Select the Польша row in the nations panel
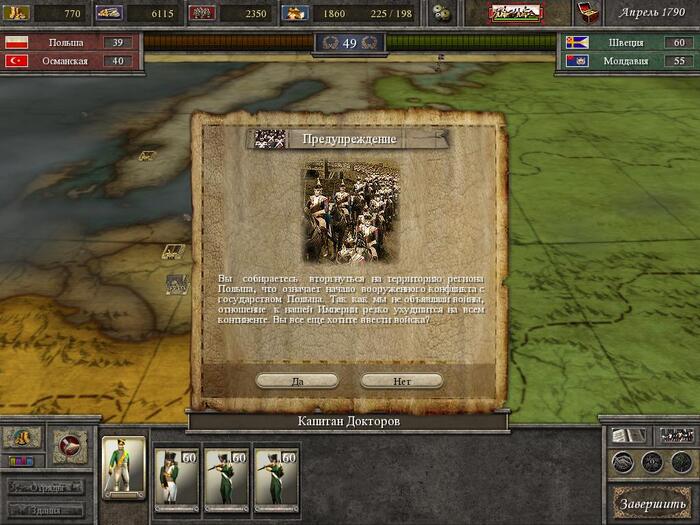 click(70, 43)
